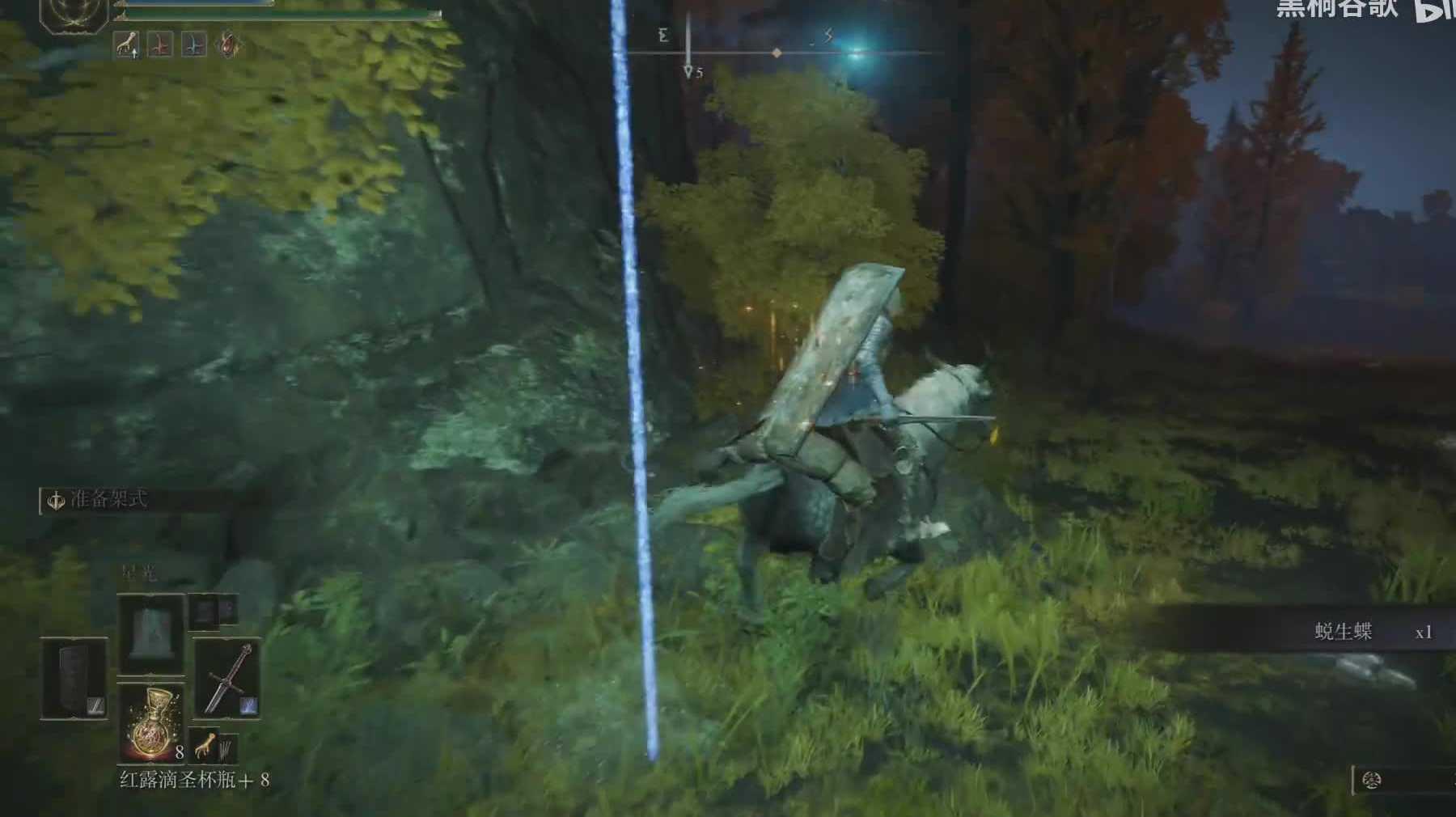This screenshot has width=1456, height=817.
Task: Select the 星光 spell slot
Action: point(150,633)
